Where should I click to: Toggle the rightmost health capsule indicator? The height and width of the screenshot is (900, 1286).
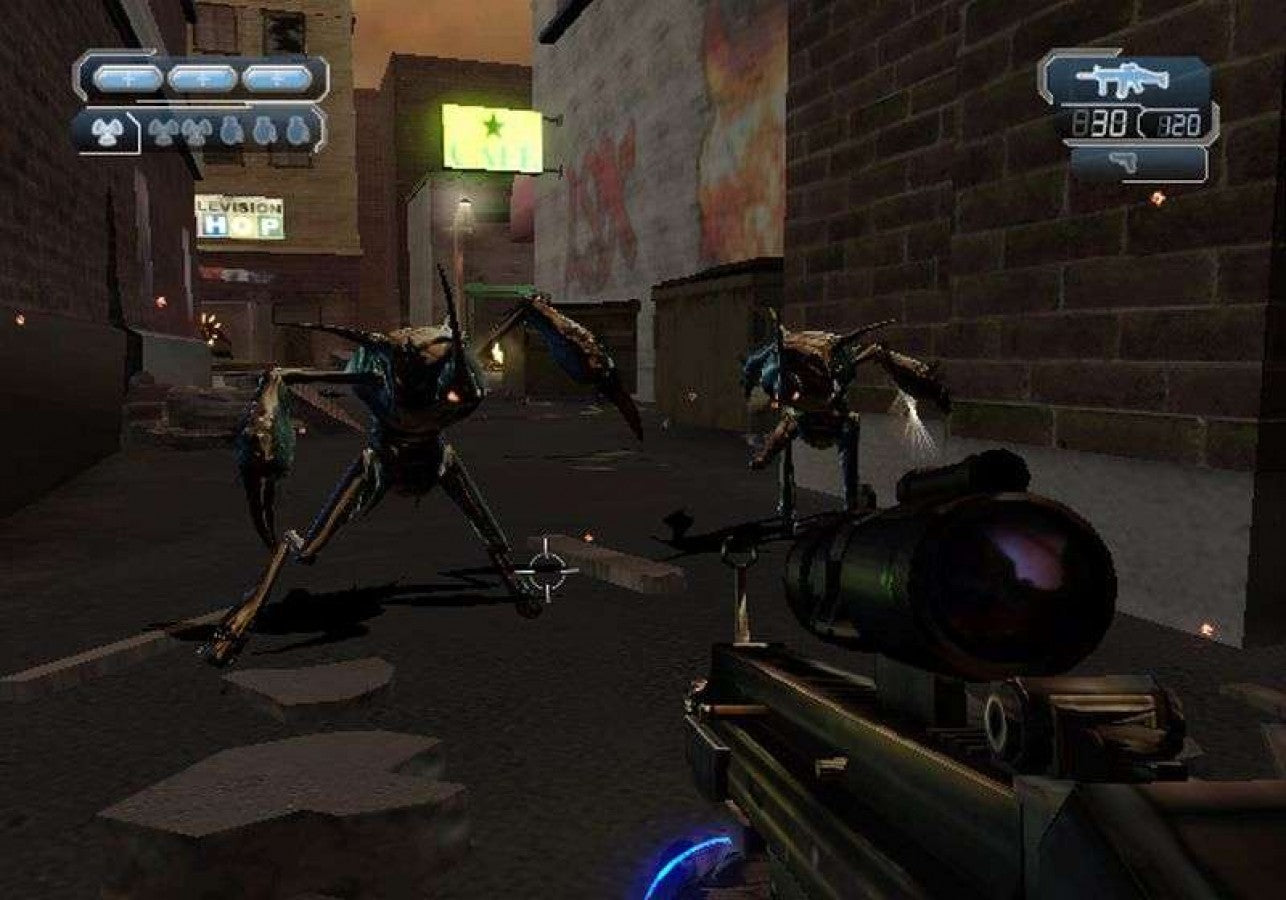(x=277, y=78)
